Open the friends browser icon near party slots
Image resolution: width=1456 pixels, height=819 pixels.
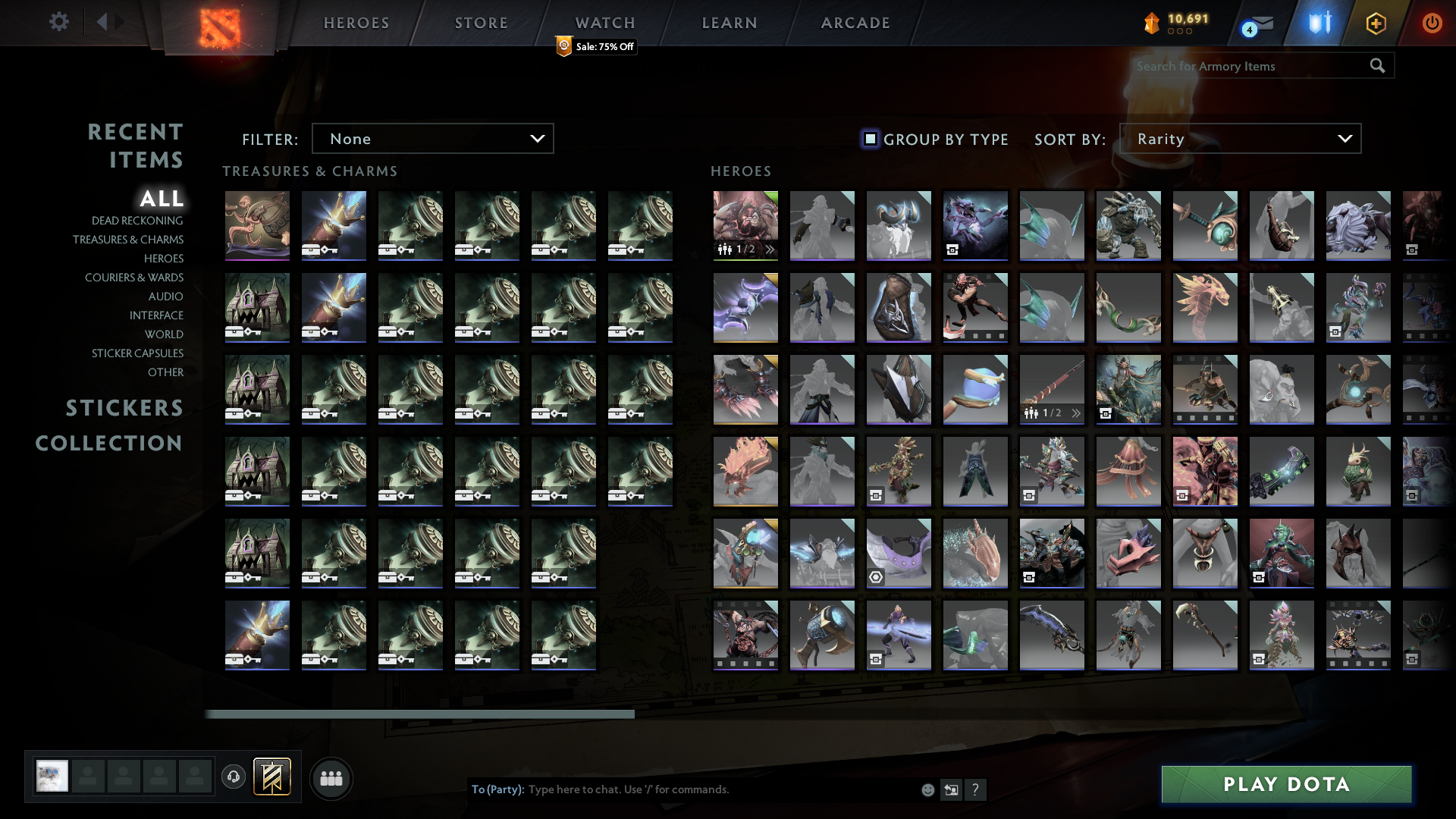[x=331, y=777]
